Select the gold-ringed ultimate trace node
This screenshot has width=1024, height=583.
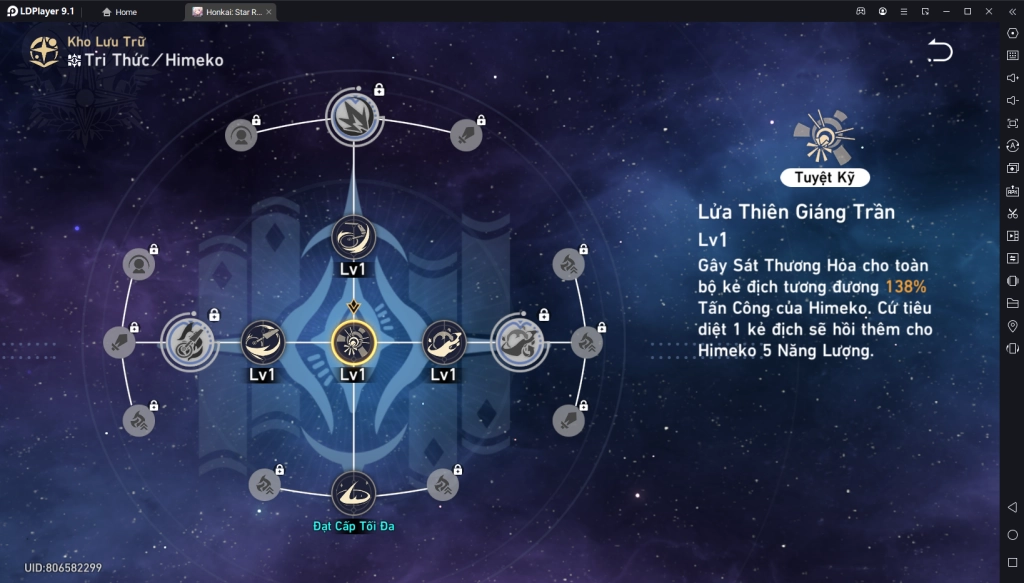[353, 342]
